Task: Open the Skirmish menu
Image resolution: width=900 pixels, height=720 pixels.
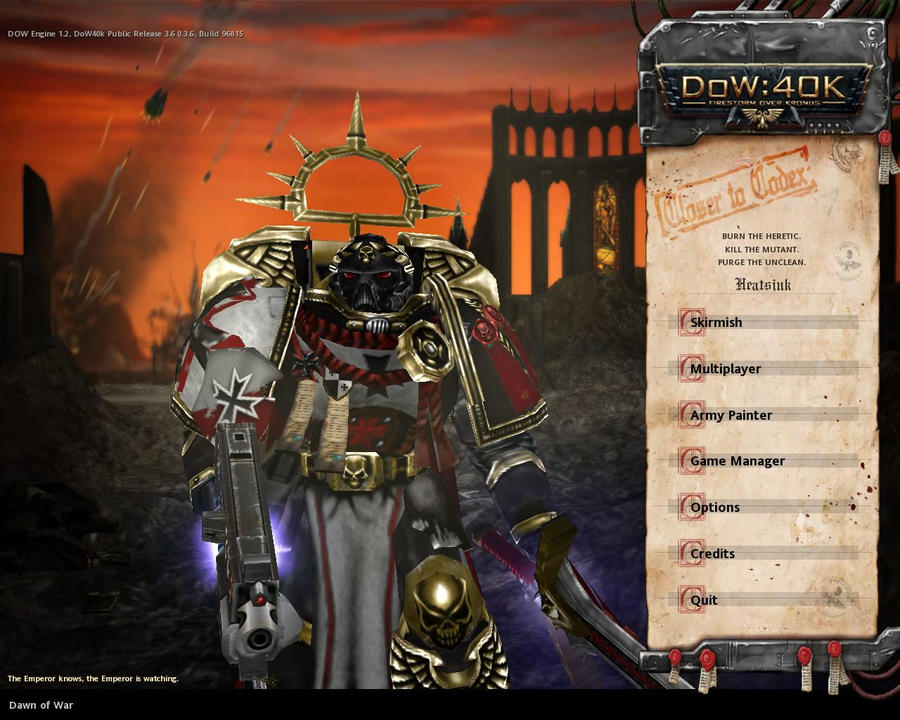Action: pyautogui.click(x=716, y=323)
